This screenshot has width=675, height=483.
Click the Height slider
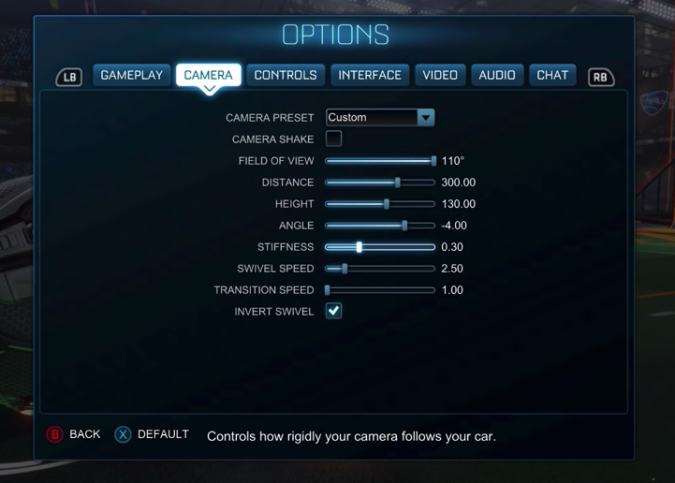pos(380,204)
